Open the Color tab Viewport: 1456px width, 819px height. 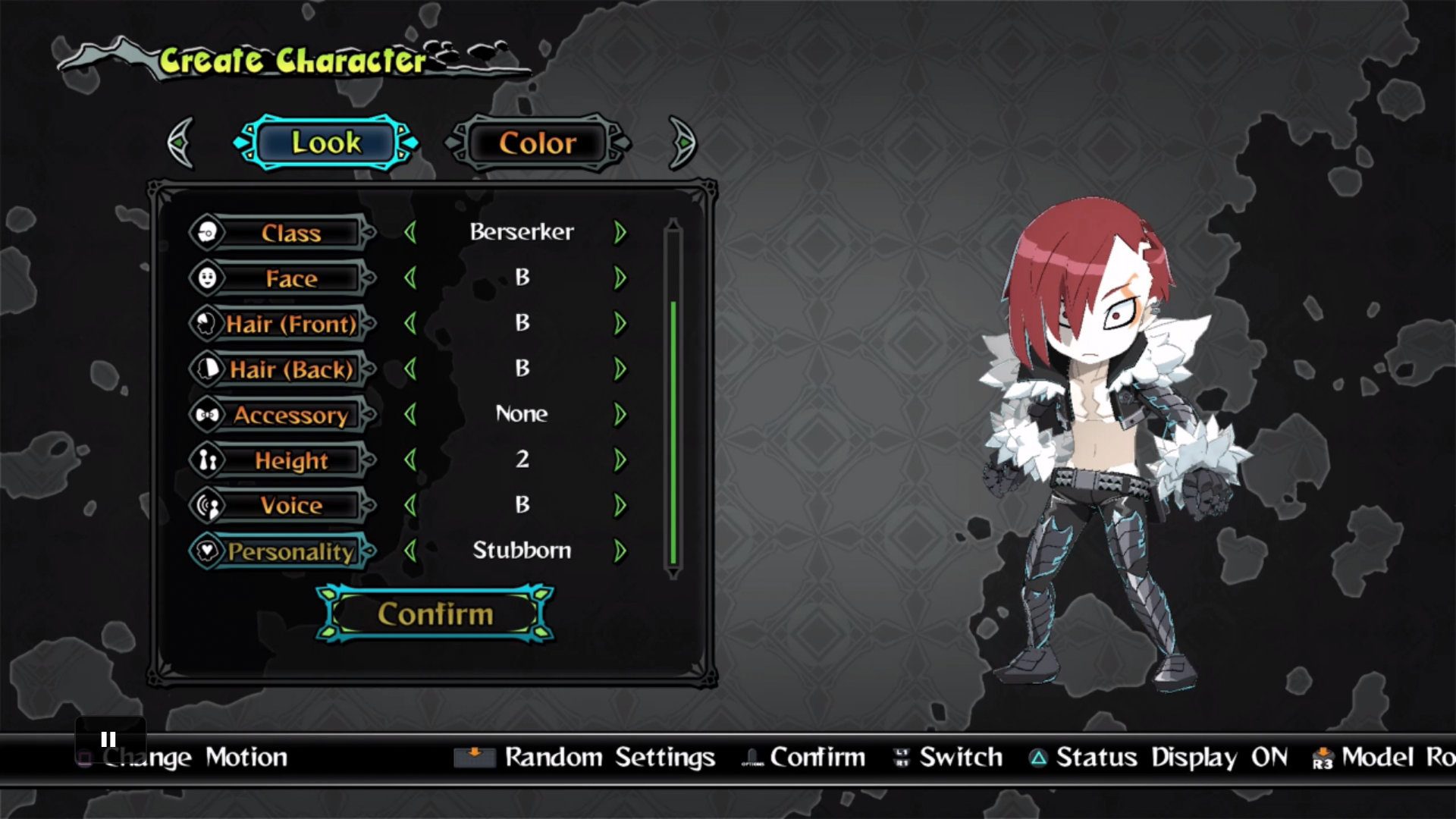pyautogui.click(x=538, y=143)
